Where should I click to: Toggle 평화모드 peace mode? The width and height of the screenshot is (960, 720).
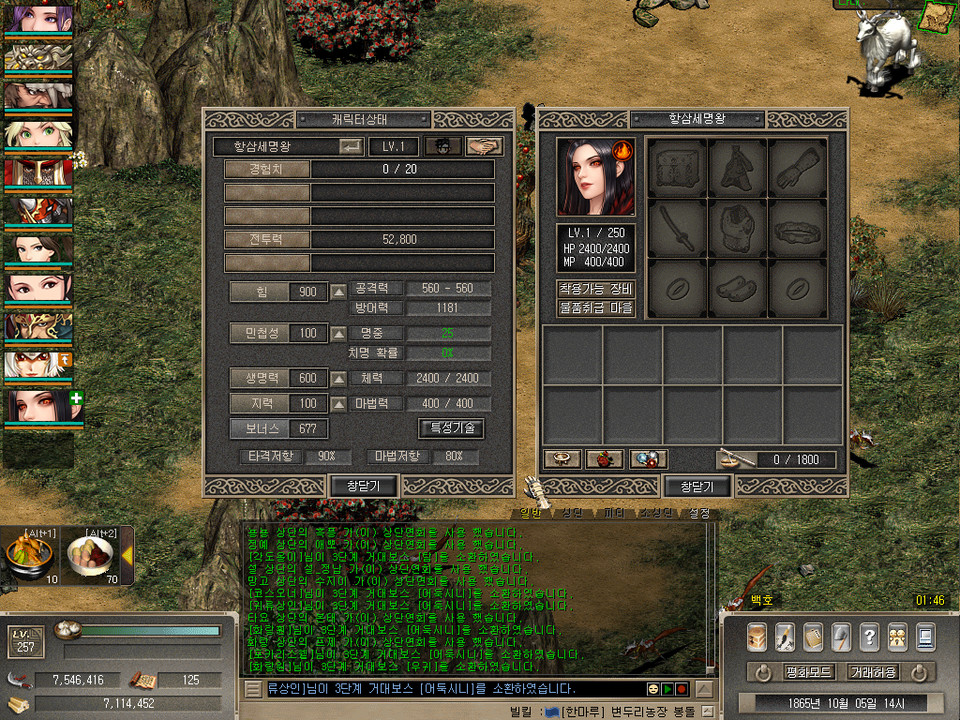pyautogui.click(x=809, y=672)
